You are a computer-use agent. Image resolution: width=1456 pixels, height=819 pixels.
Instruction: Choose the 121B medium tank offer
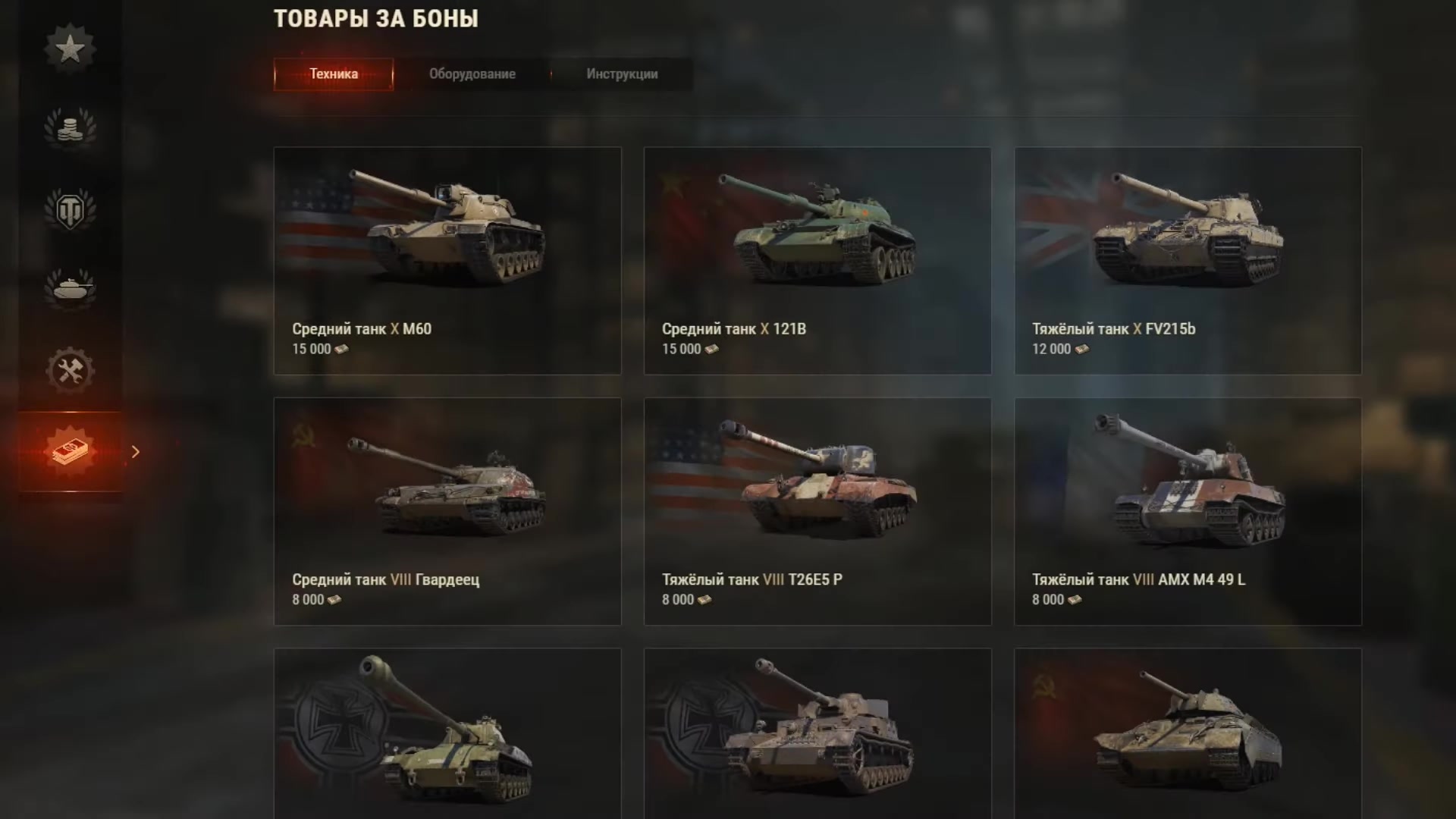(817, 260)
